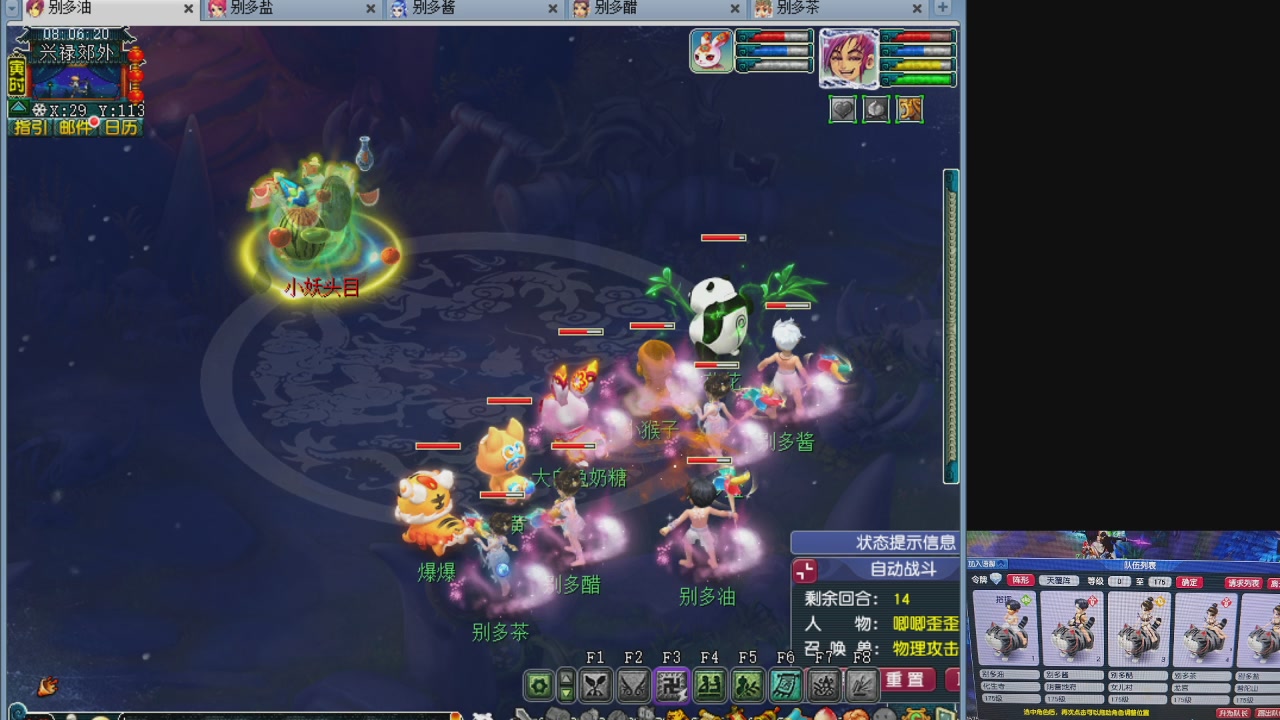This screenshot has height=720, width=1280.
Task: Click the diamond 令牌 token icon
Action: [x=995, y=579]
